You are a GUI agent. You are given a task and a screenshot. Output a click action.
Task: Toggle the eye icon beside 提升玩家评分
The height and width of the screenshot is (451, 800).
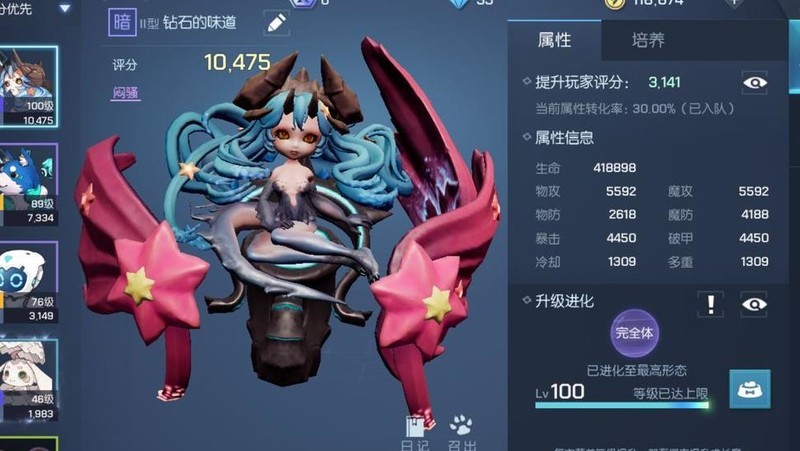754,82
